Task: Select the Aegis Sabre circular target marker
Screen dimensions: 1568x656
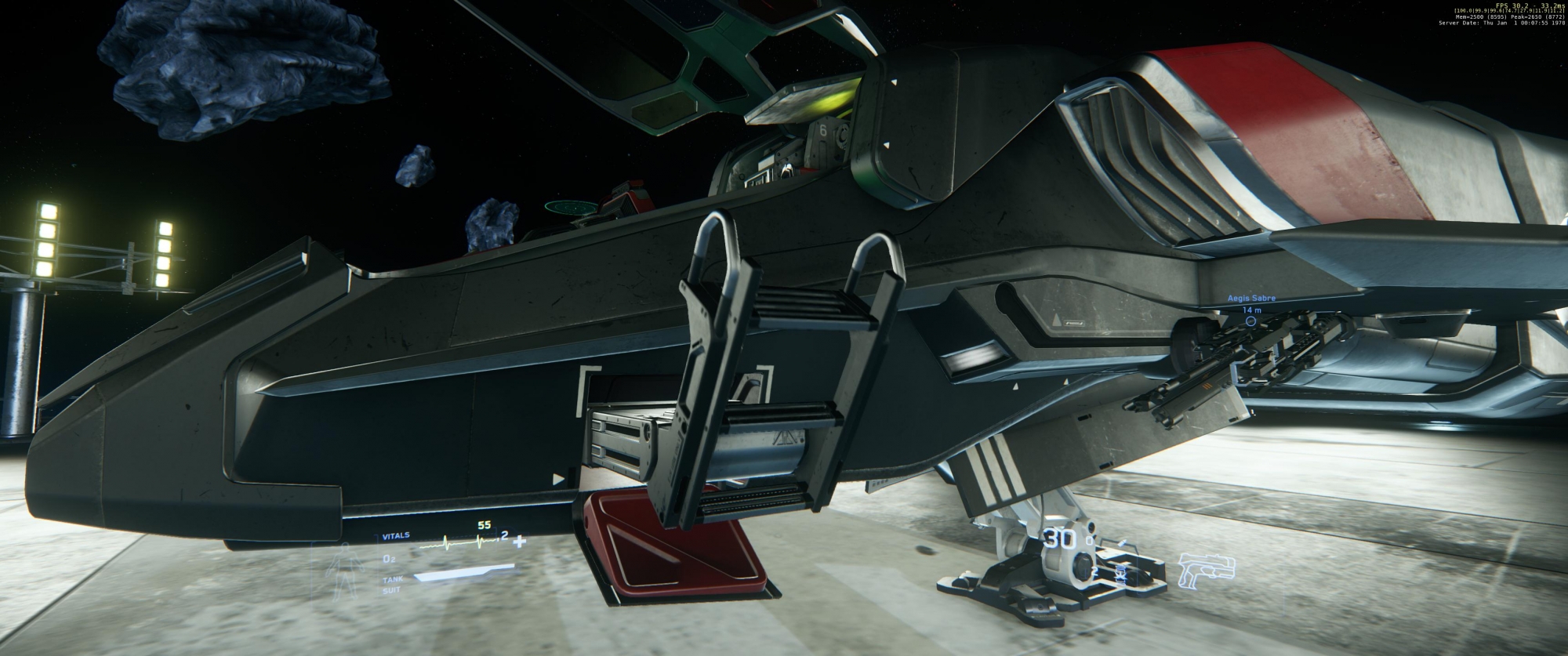Action: pos(1250,321)
